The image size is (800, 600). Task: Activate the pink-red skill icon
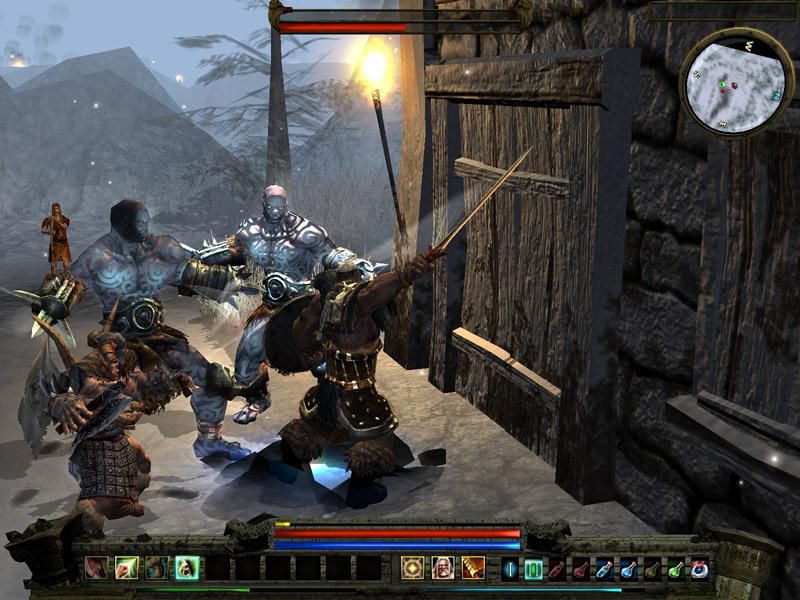click(96, 568)
